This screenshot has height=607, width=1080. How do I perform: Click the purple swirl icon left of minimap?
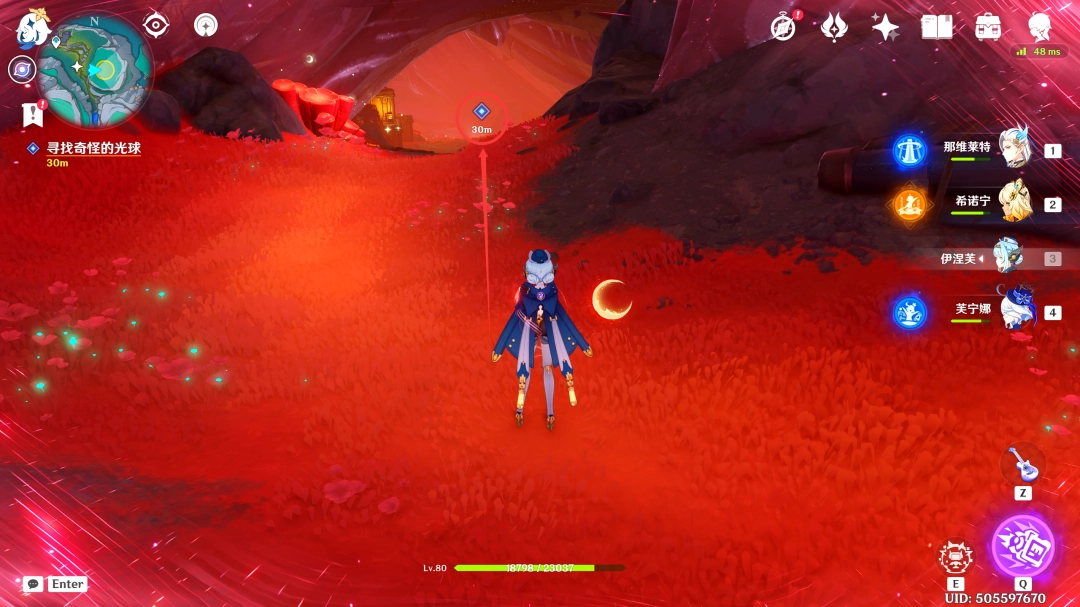click(21, 69)
